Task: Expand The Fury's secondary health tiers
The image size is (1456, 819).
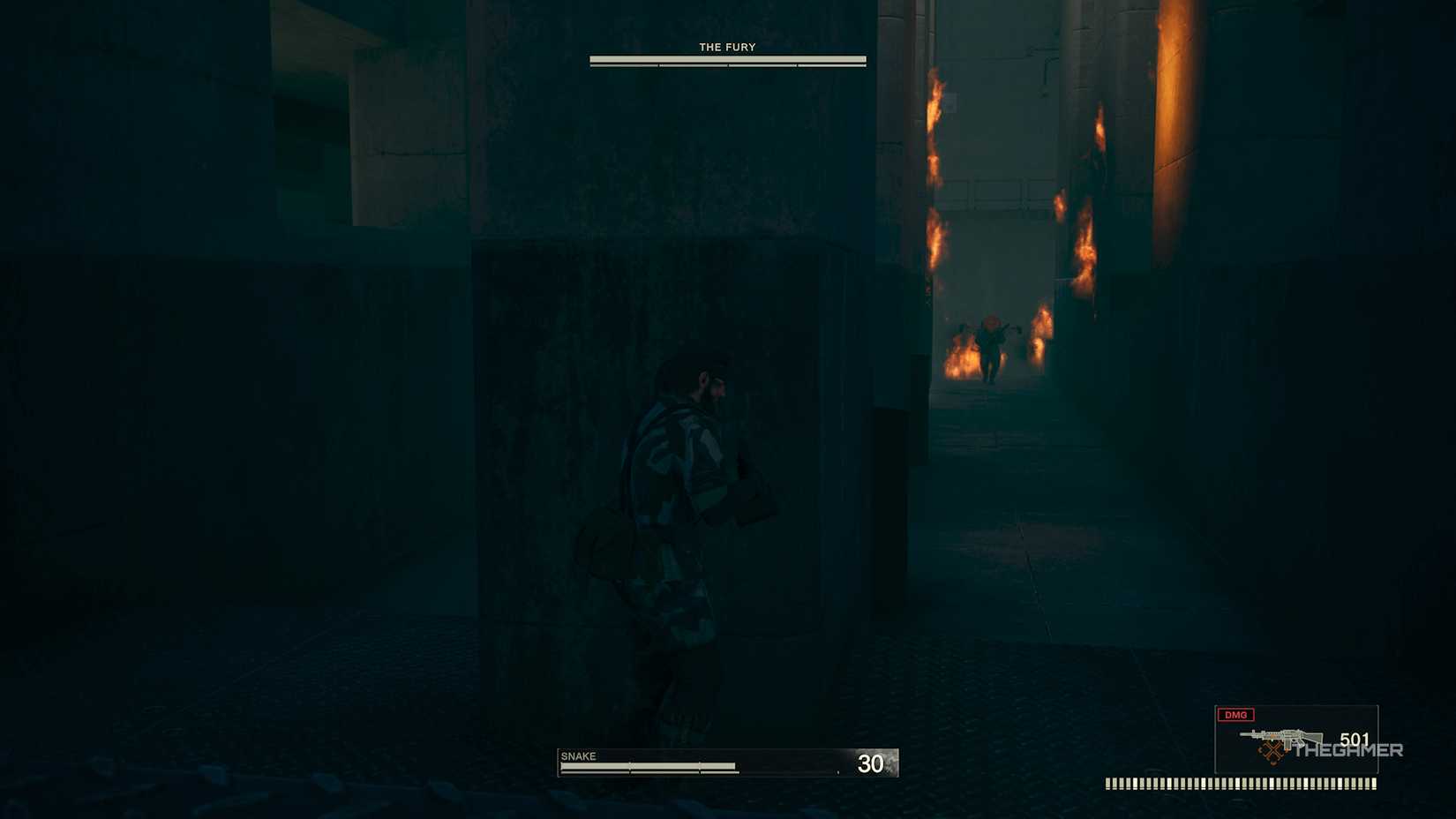Action: [725, 64]
